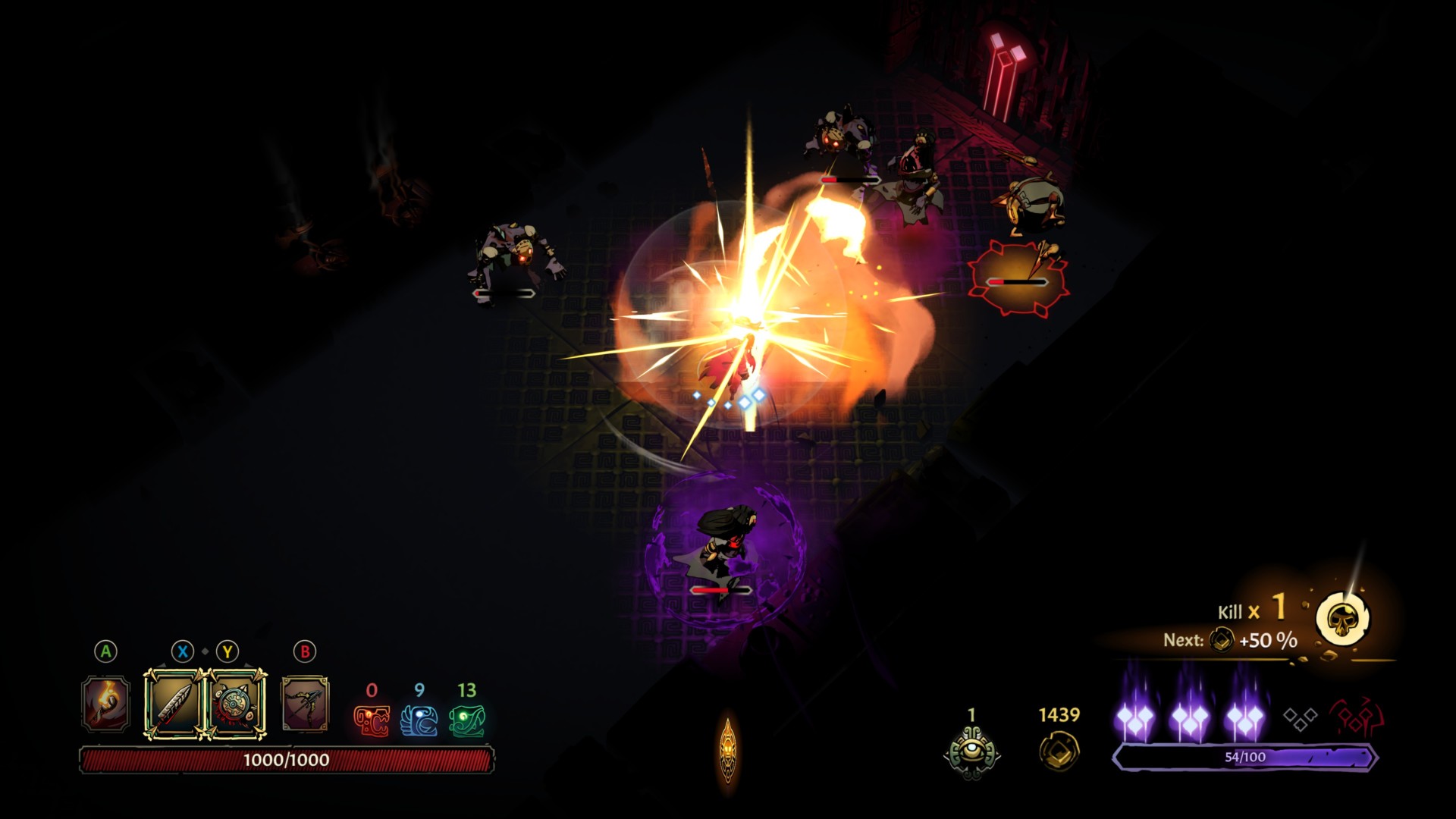The width and height of the screenshot is (1456, 819).
Task: Select the spiked shield secondary weapon slot
Action: (x=236, y=704)
